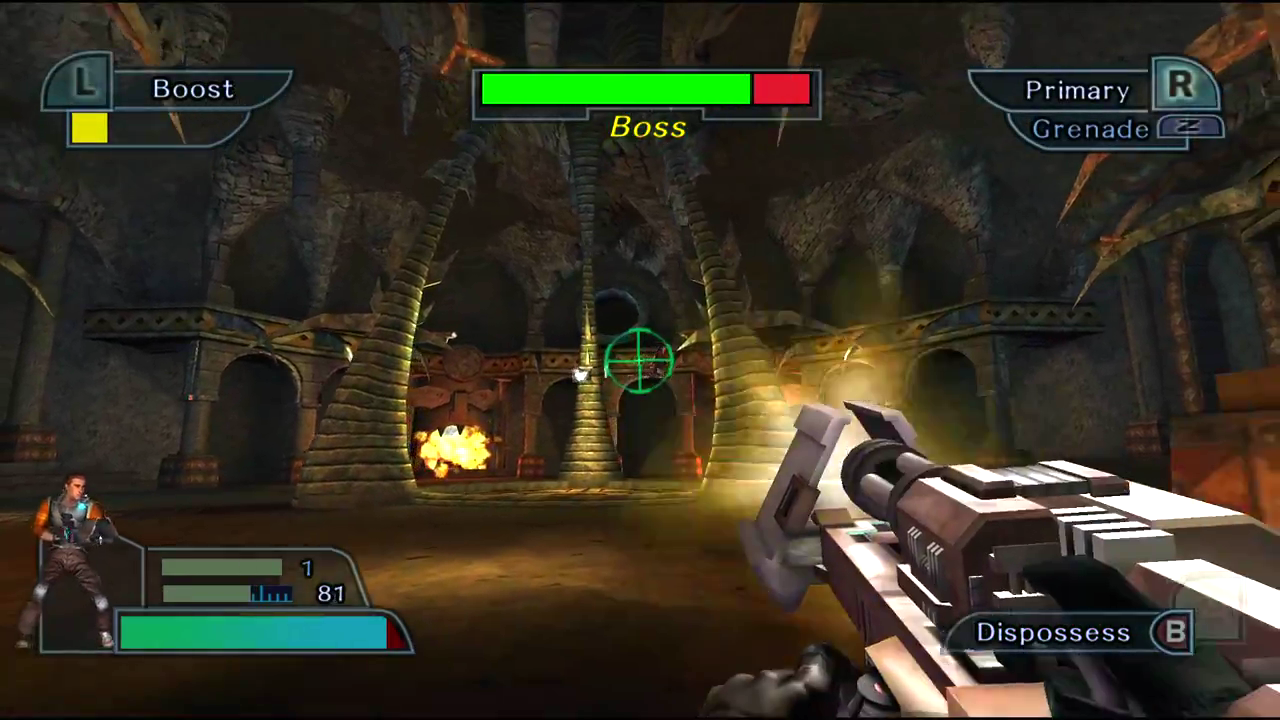Image resolution: width=1280 pixels, height=720 pixels.
Task: Trigger the Dispossess action label
Action: tap(1053, 633)
